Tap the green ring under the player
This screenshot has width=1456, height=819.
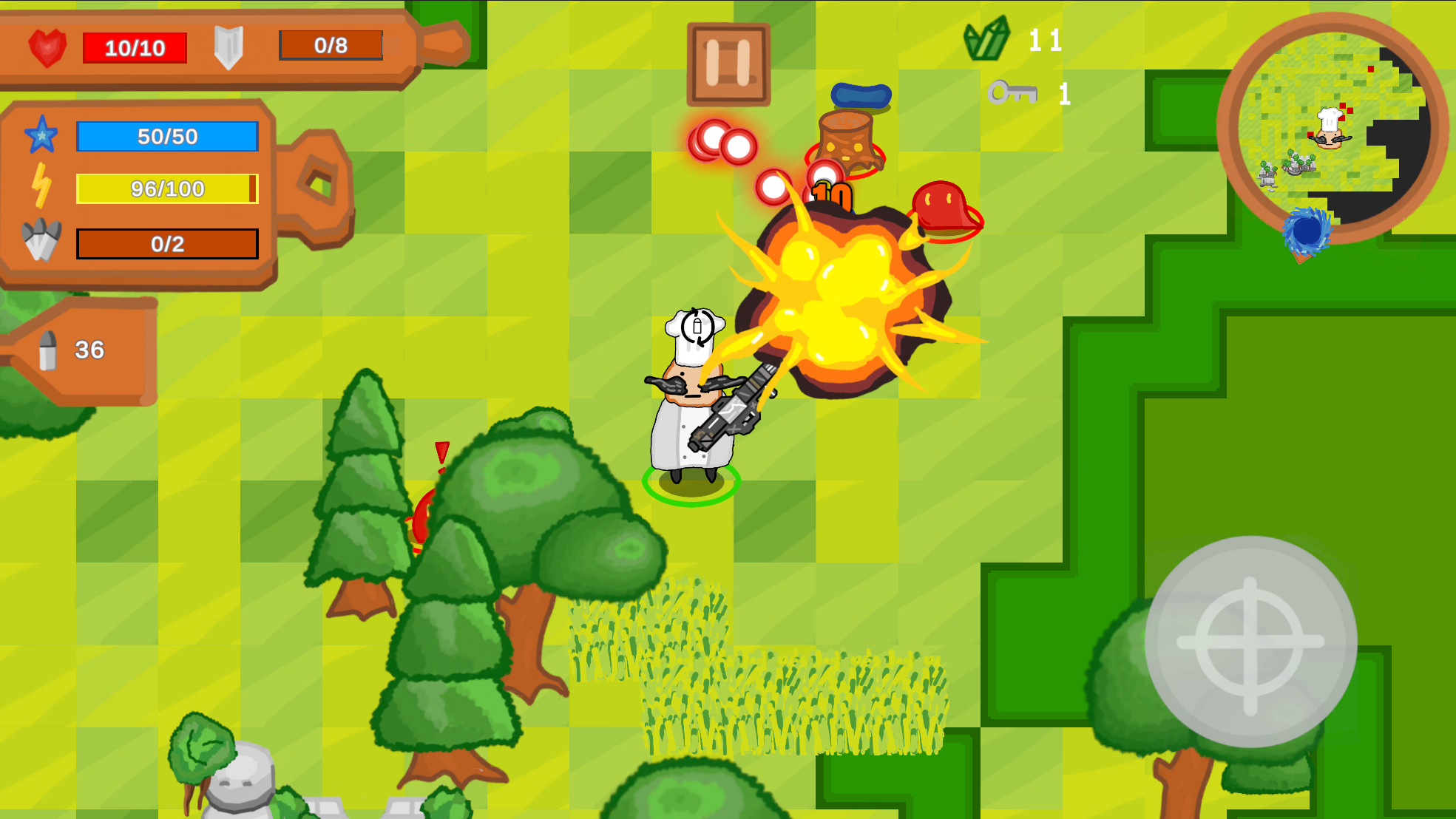coord(693,486)
